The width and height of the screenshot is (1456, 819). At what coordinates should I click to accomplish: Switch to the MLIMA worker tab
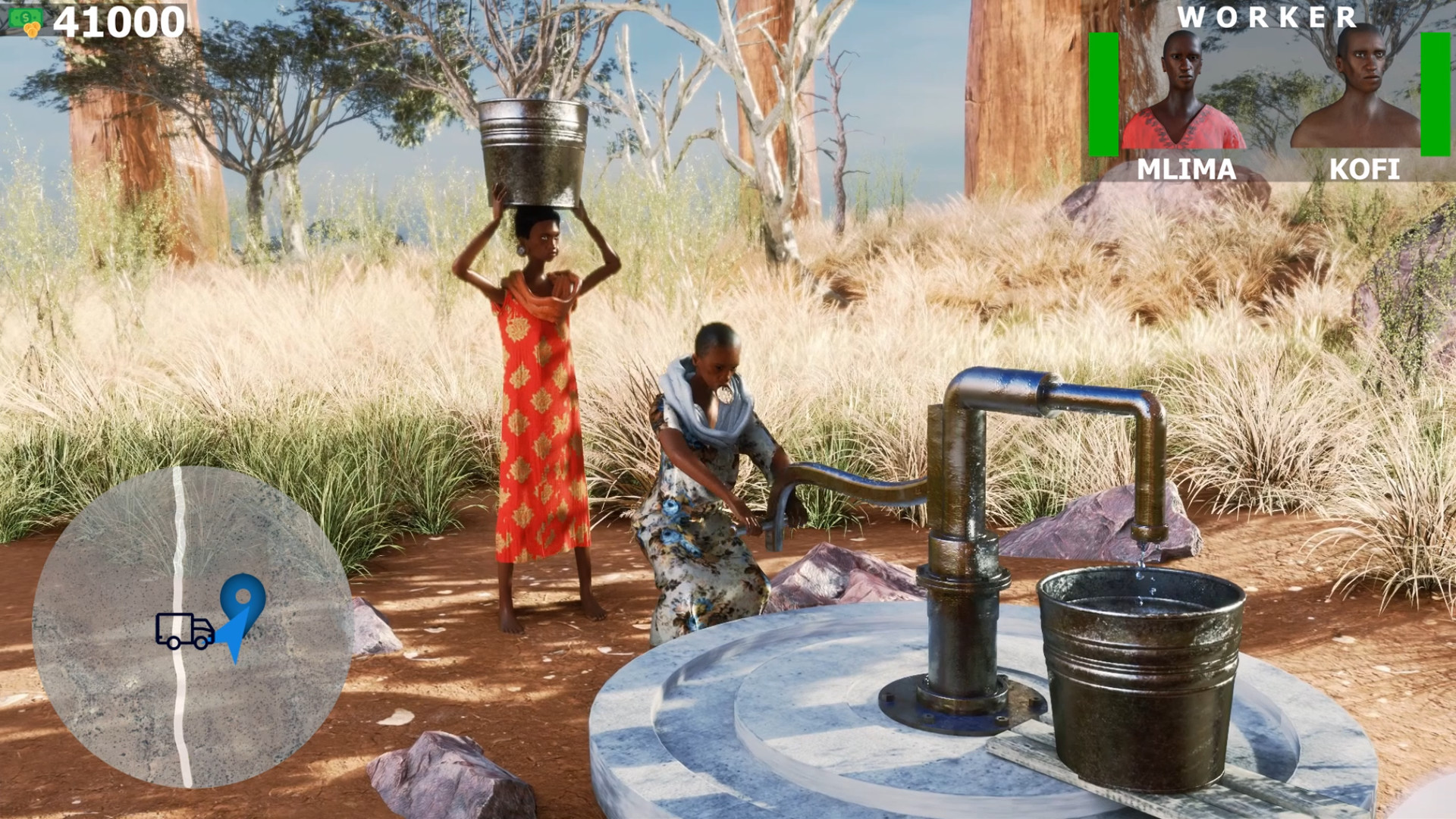tap(1185, 170)
